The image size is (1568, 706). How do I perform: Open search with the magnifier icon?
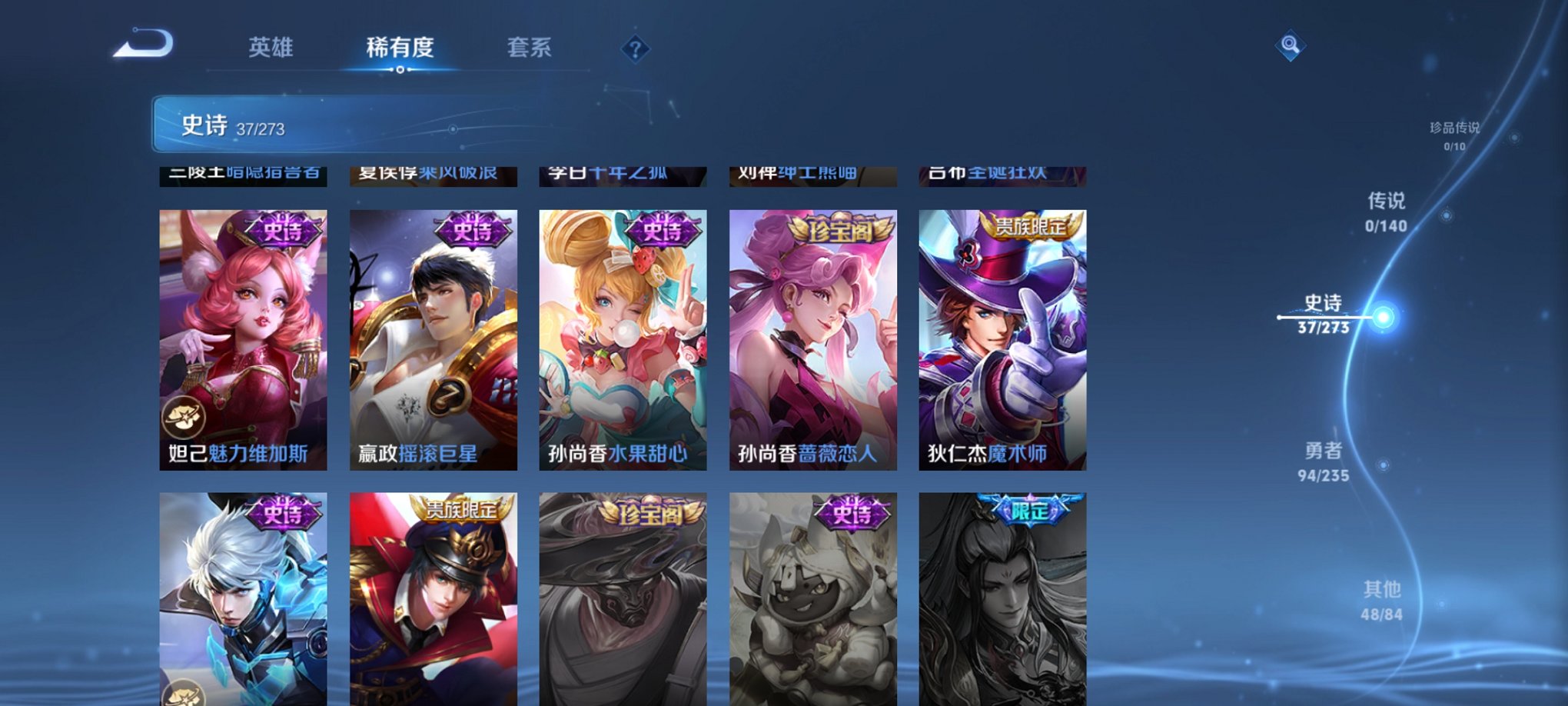tap(1290, 44)
